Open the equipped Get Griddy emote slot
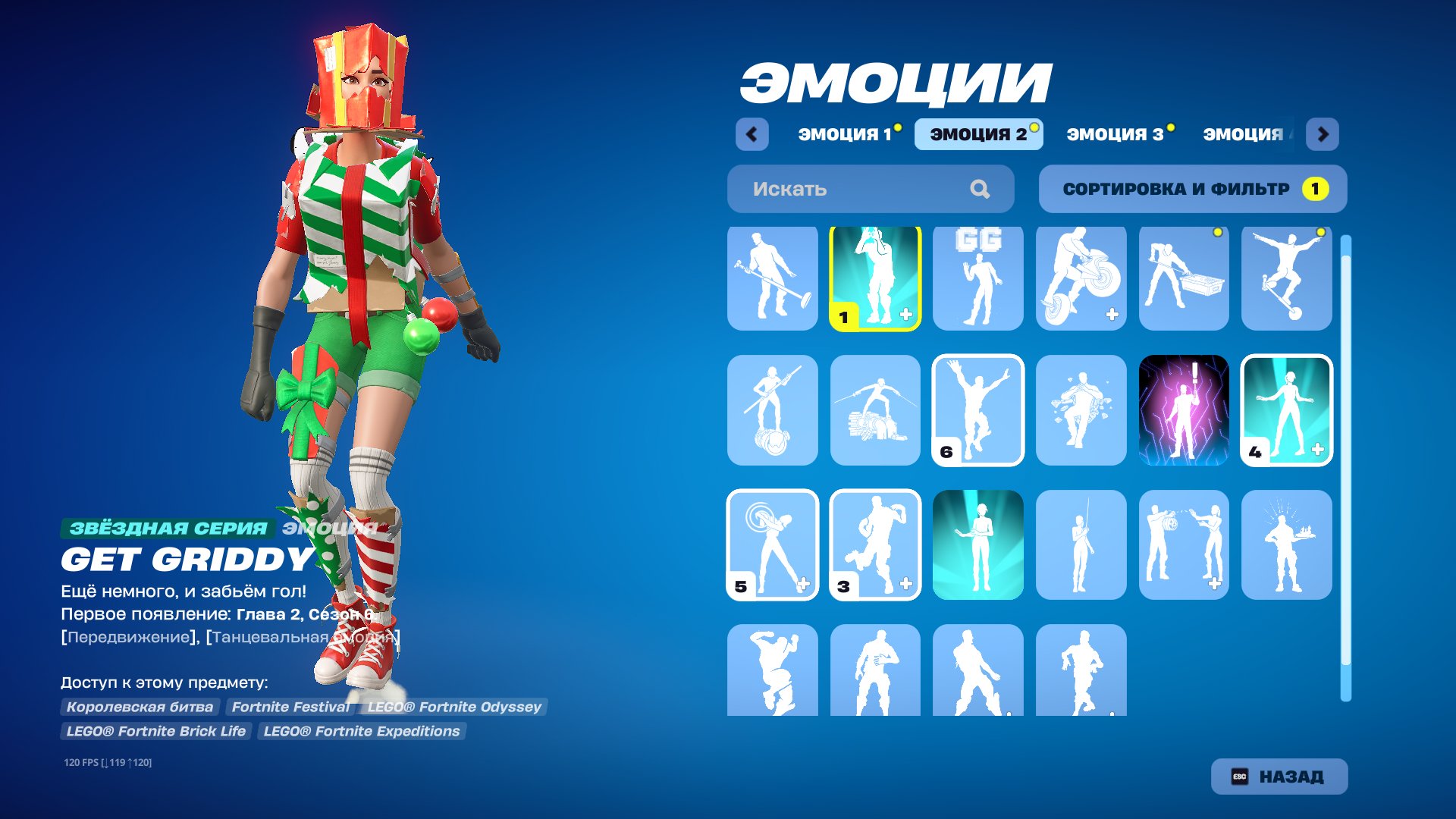1456x819 pixels. 875,278
